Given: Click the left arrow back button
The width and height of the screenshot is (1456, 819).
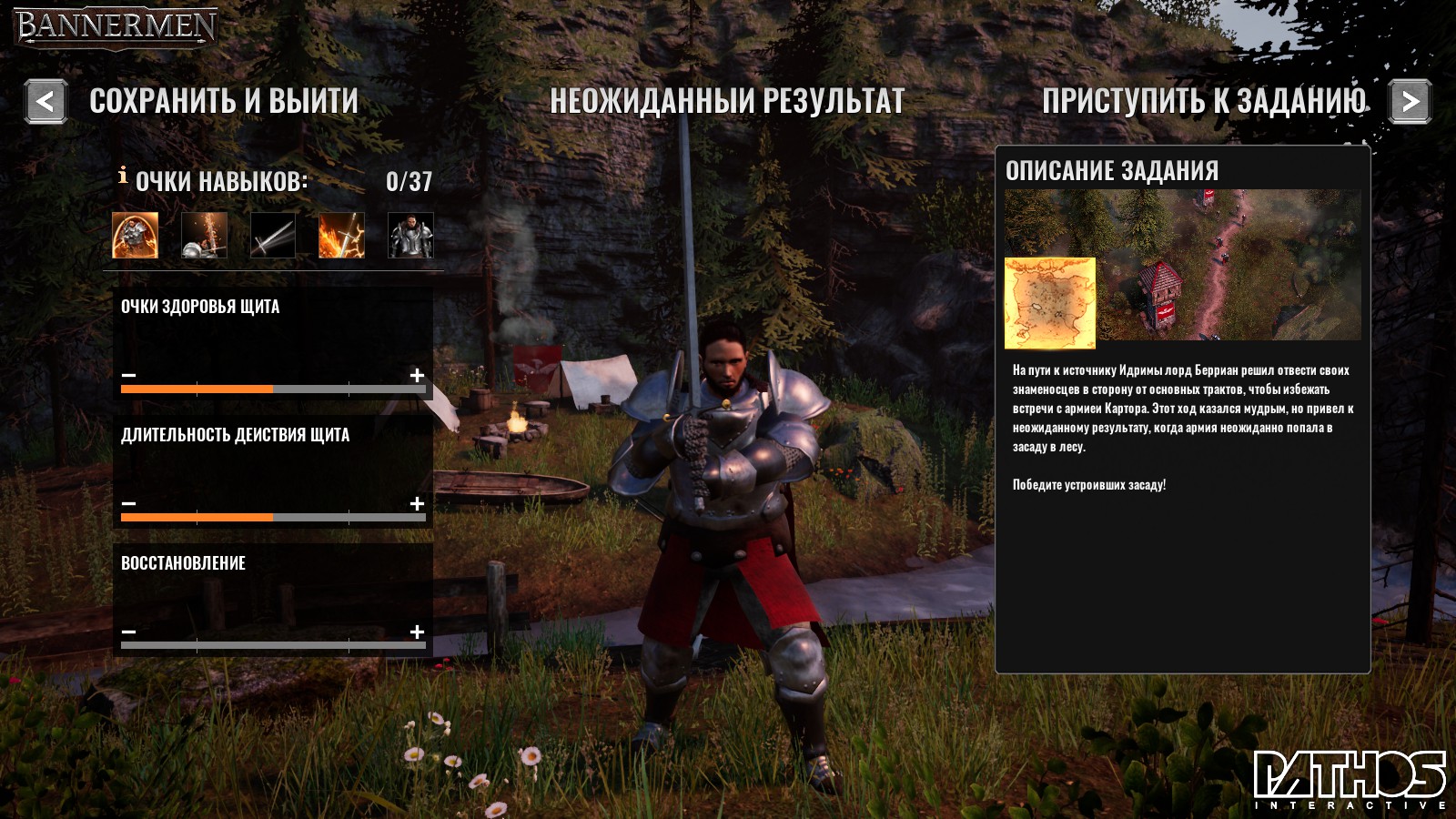Looking at the screenshot, I should [45, 101].
